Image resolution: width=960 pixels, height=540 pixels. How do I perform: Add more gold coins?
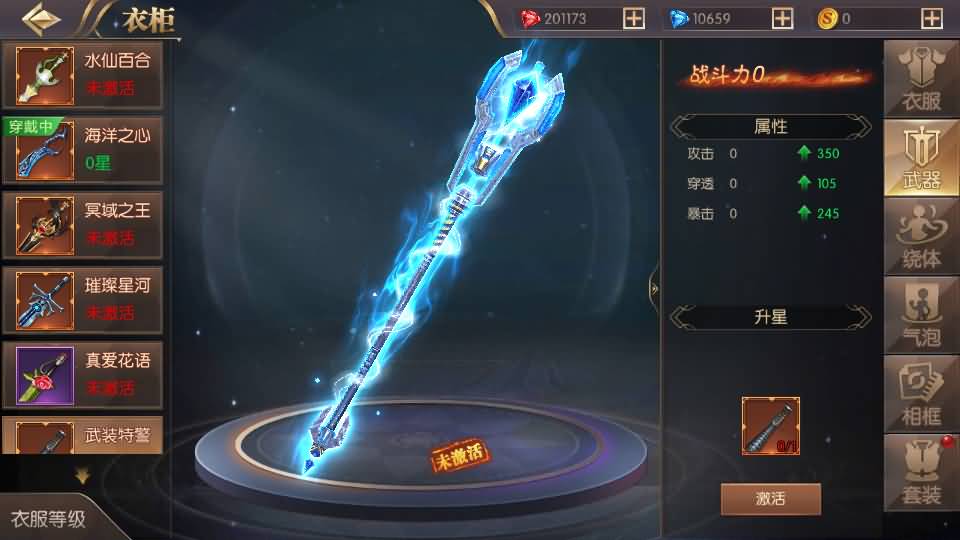point(932,18)
